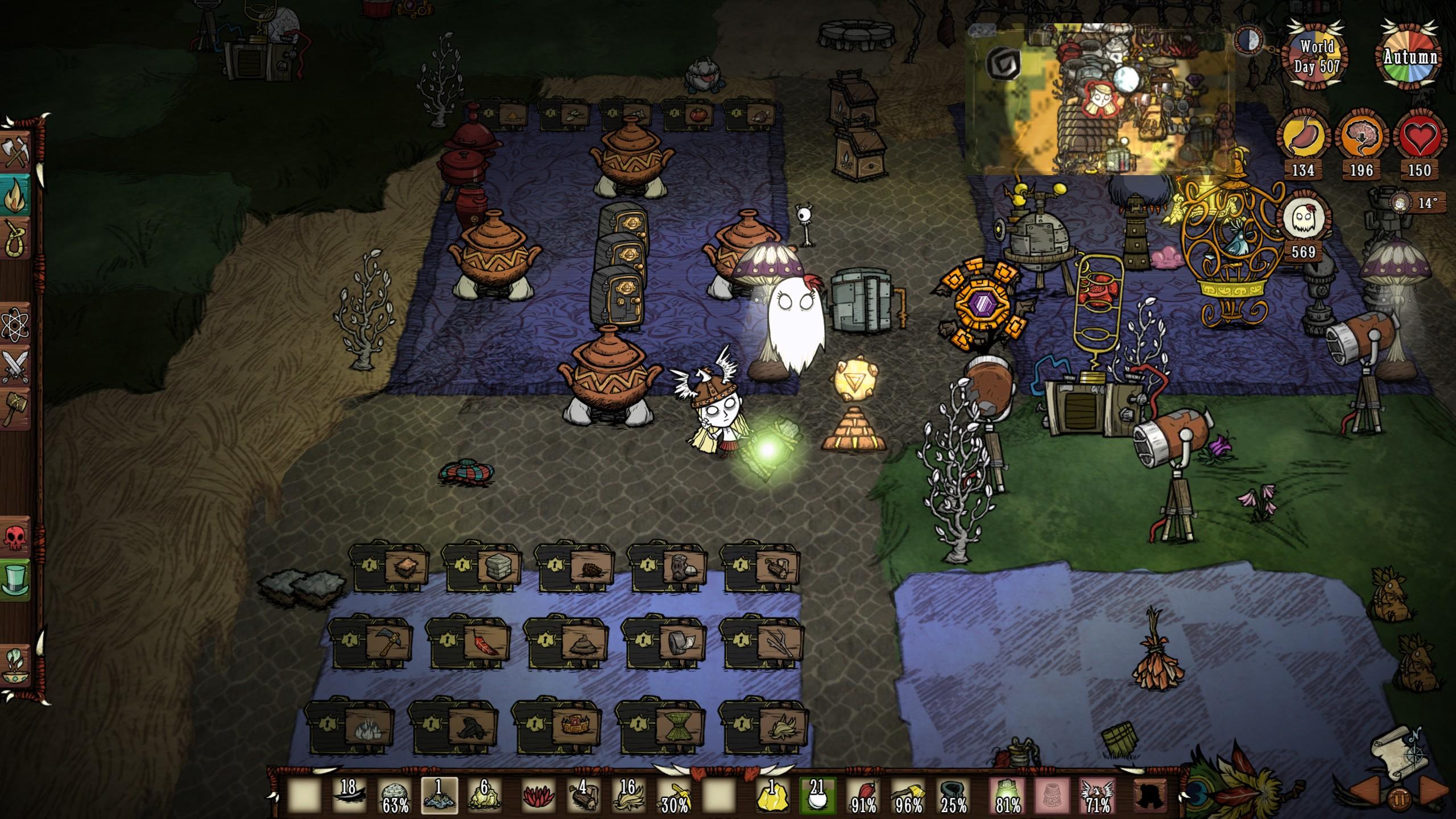Toggle the moon phase indicator beside the minimap
The image size is (1456, 819).
(x=1249, y=40)
